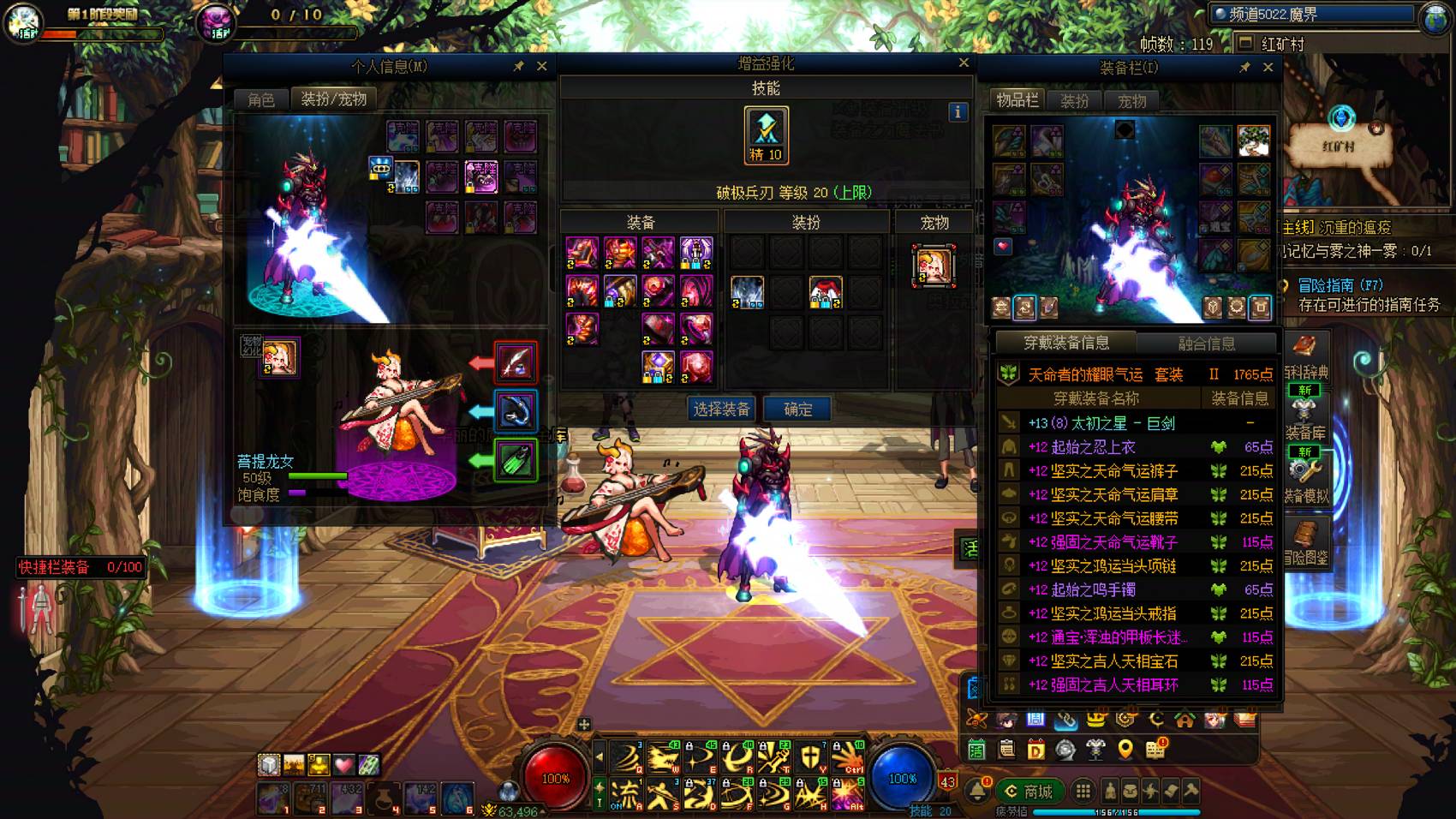Switch to the 宠物 tab in equipment window

[1131, 101]
